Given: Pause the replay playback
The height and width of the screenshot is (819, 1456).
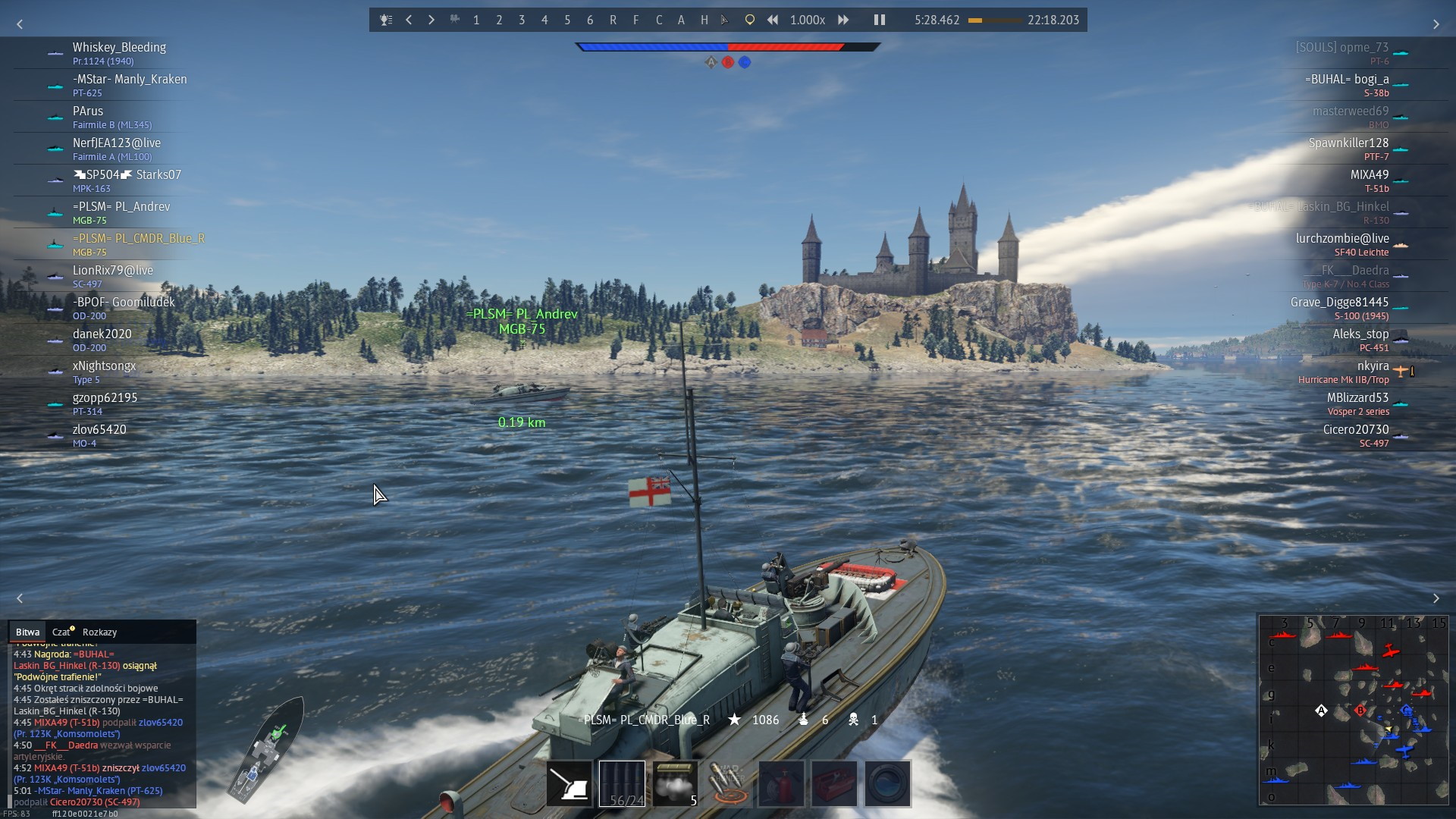Looking at the screenshot, I should click(879, 20).
